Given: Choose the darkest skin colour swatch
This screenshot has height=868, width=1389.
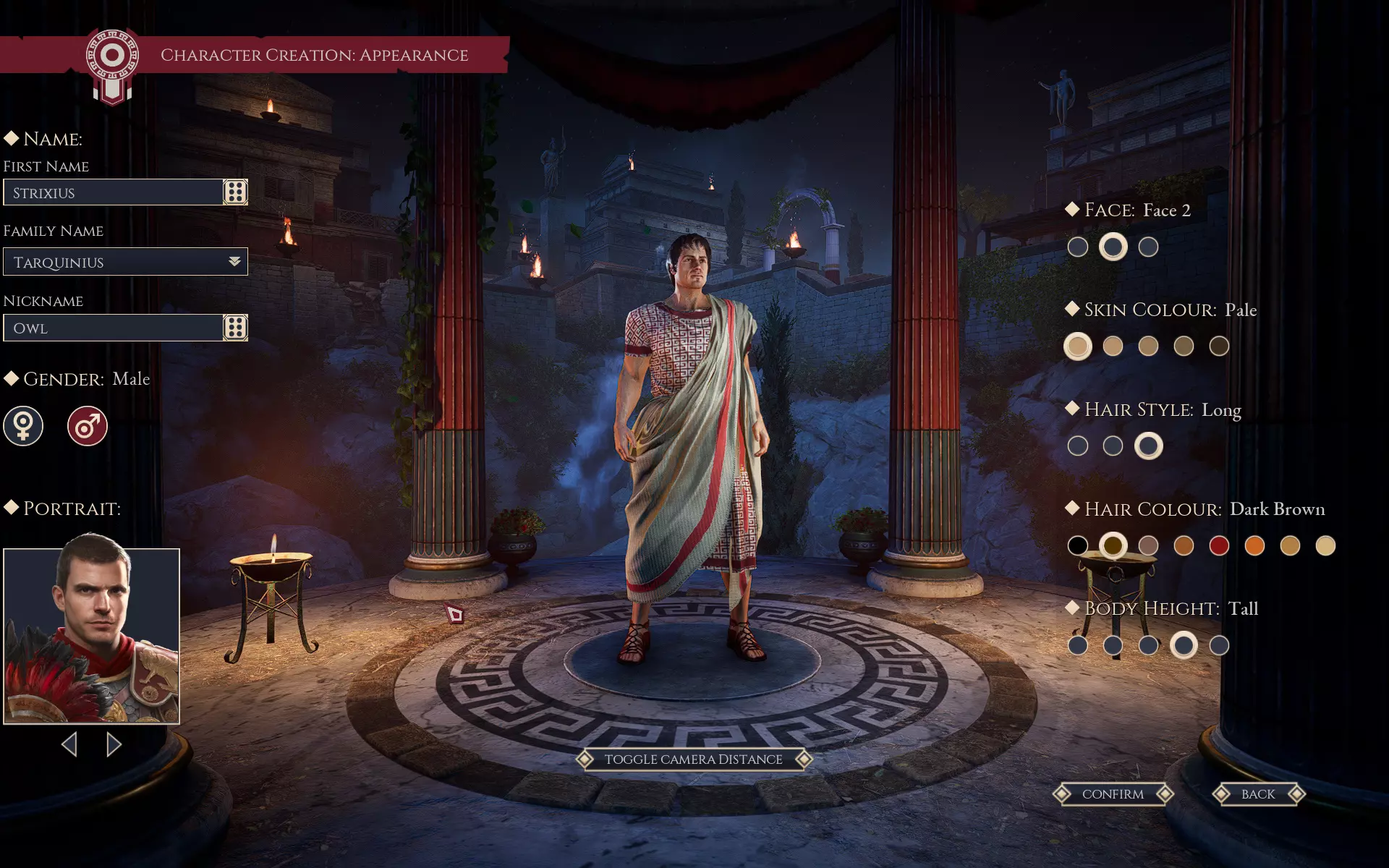Looking at the screenshot, I should point(1219,346).
